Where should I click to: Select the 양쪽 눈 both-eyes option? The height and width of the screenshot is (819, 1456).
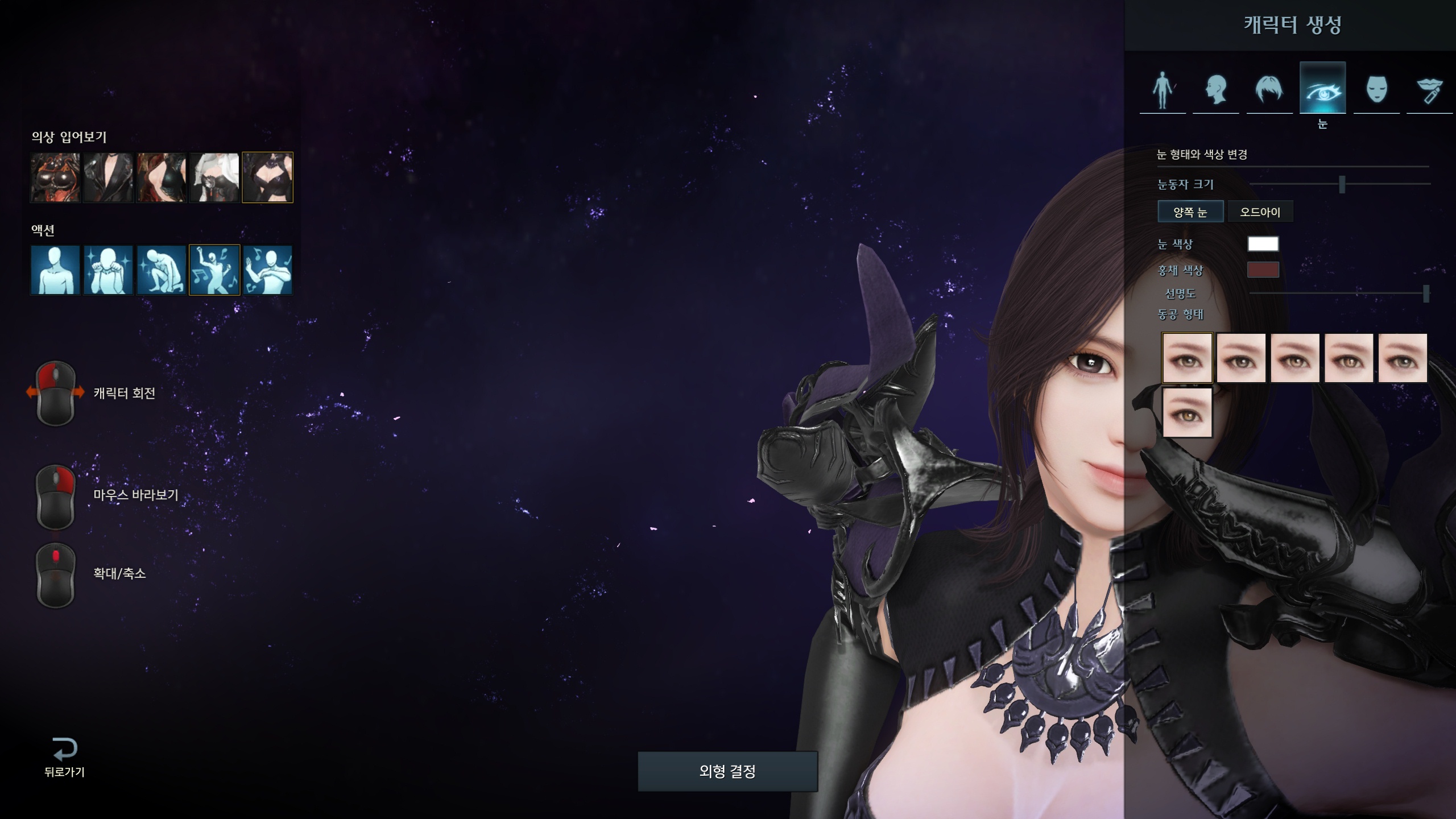click(1190, 212)
